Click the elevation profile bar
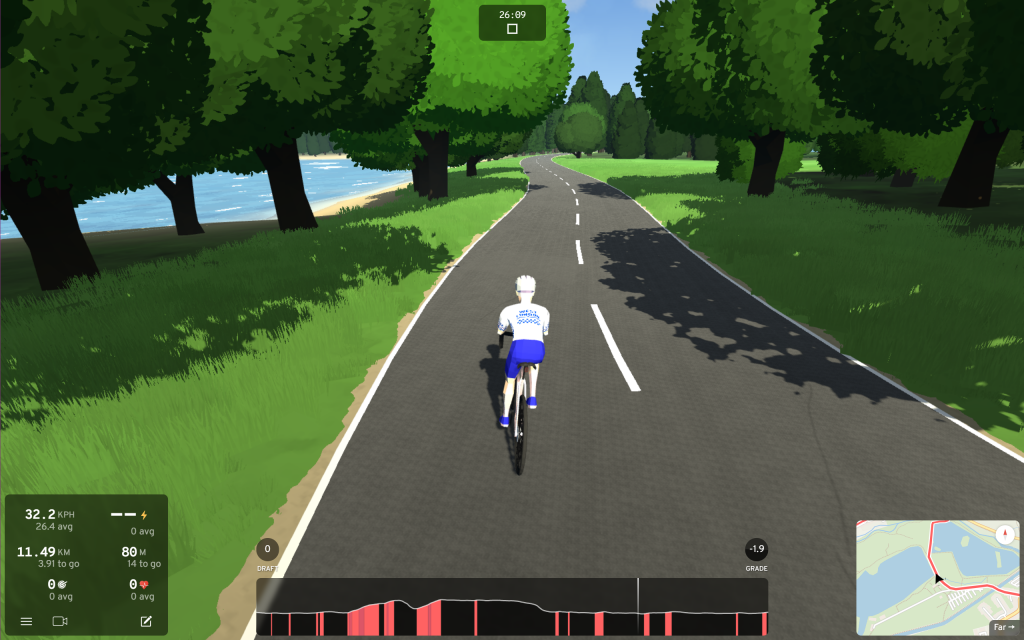Image resolution: width=1024 pixels, height=640 pixels. 512,608
